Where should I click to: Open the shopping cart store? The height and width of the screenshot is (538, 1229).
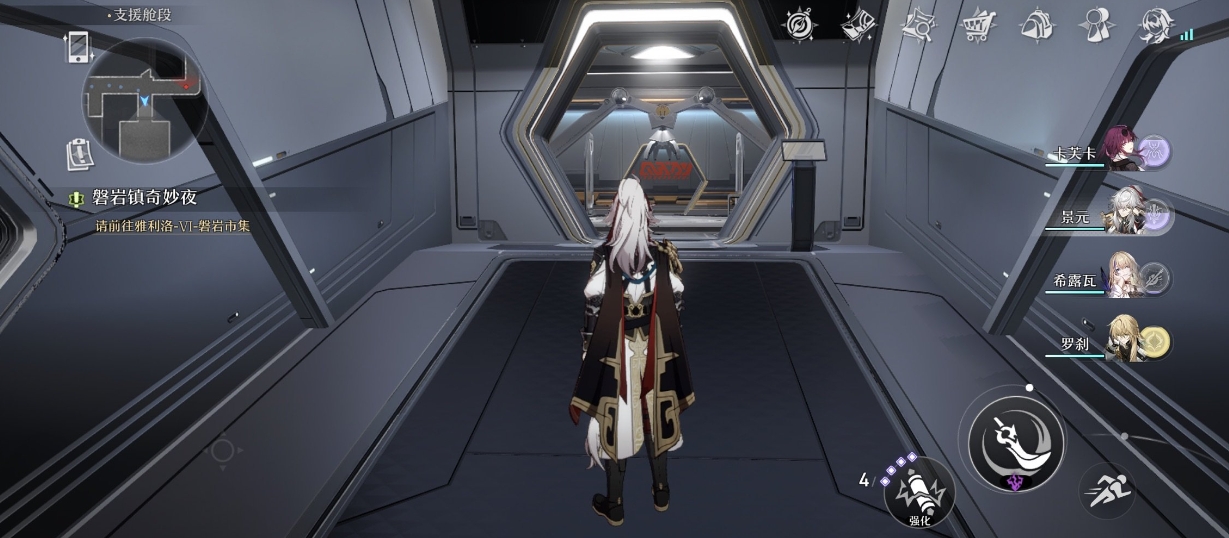pos(978,25)
